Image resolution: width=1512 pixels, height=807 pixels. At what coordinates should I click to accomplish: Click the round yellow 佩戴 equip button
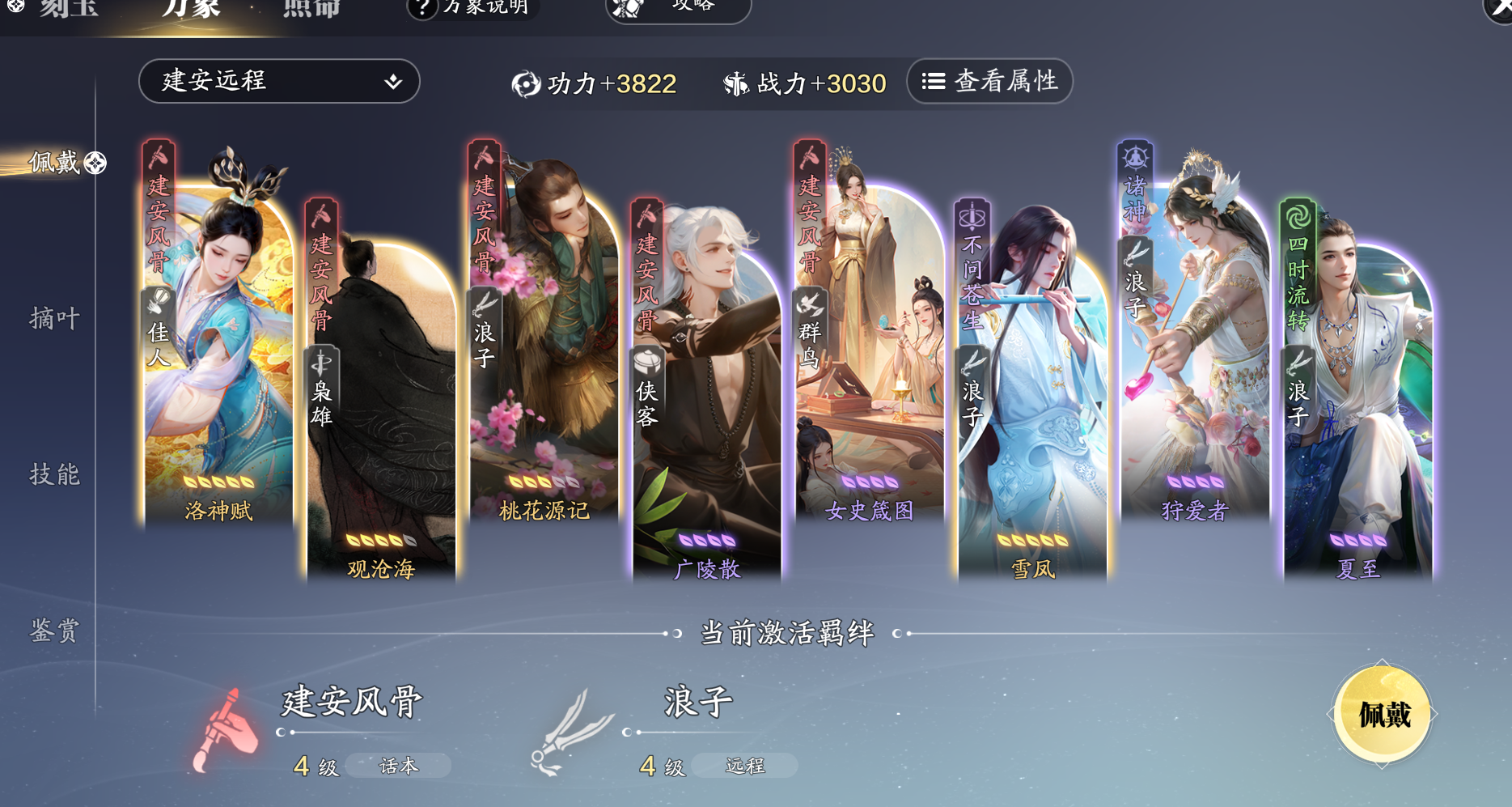pyautogui.click(x=1383, y=715)
